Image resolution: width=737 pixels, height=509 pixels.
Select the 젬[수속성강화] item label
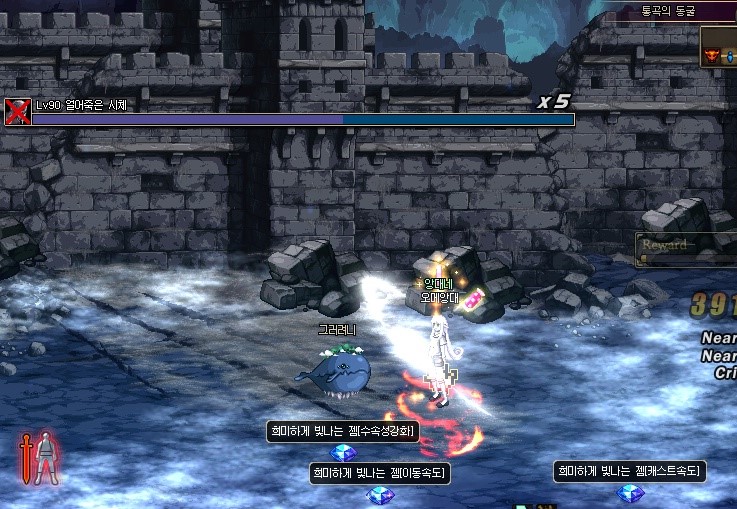pos(342,431)
